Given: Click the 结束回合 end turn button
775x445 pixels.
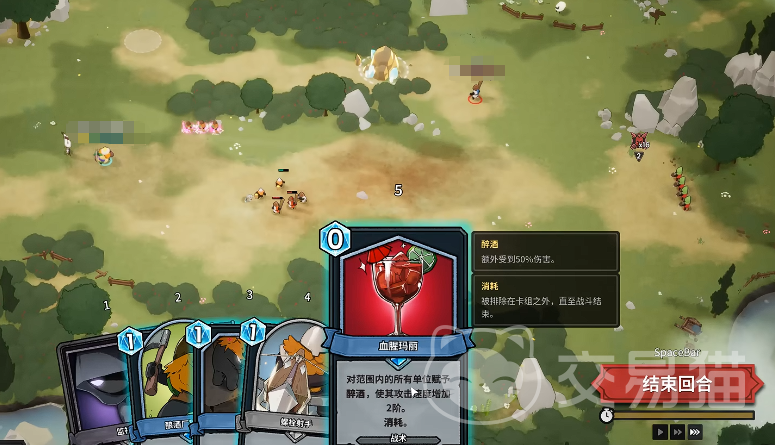Looking at the screenshot, I should point(677,383).
